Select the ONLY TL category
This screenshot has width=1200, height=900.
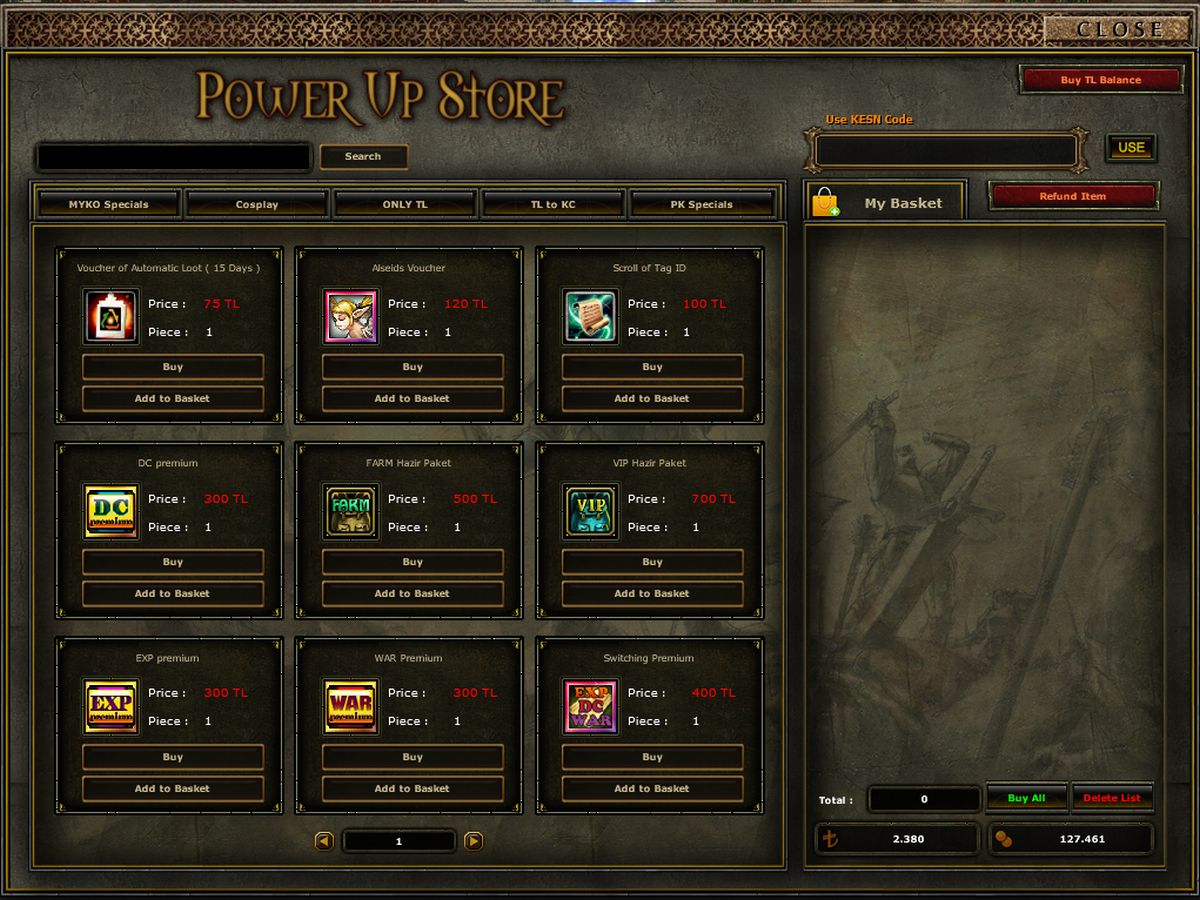coord(405,204)
